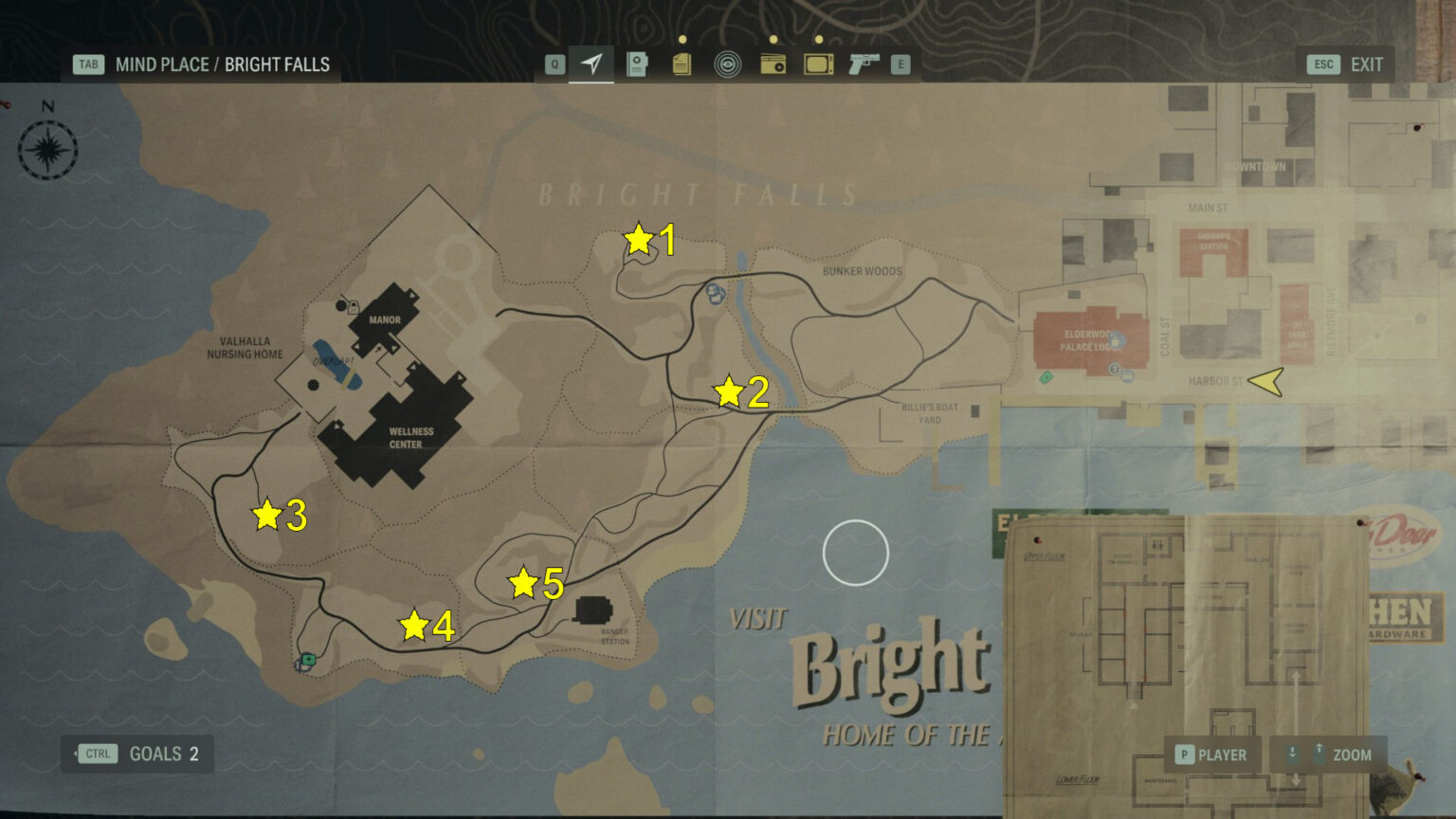Center the map on PLAYER
The width and height of the screenshot is (1456, 819).
(x=1212, y=754)
